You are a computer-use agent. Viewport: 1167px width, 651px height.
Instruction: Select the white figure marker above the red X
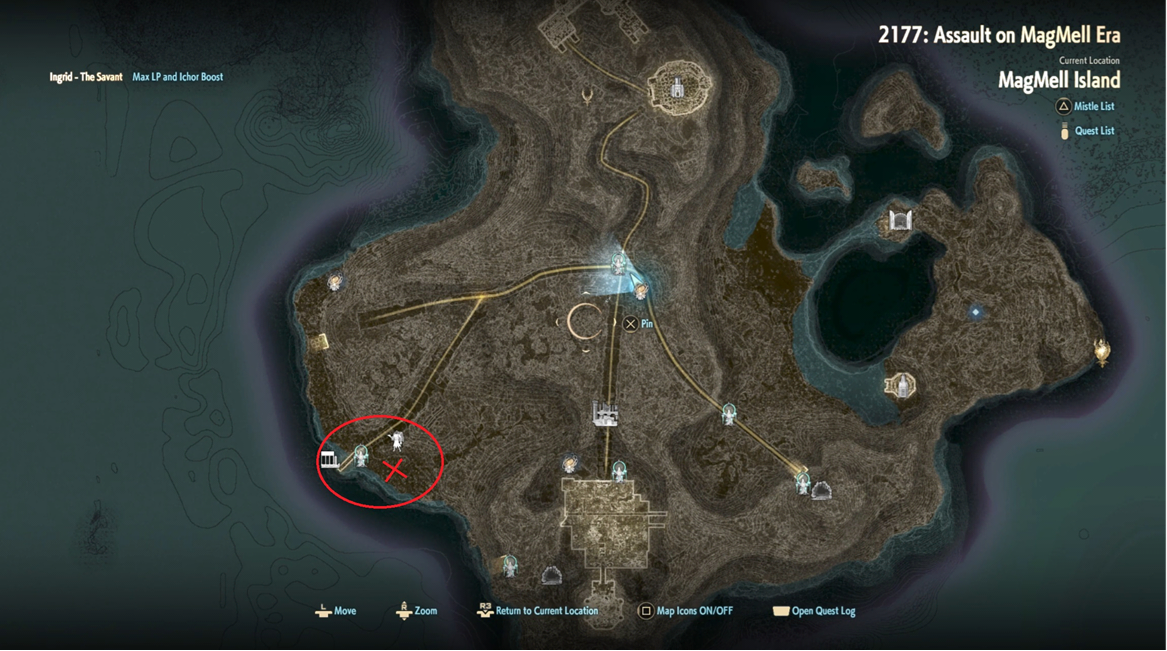[x=397, y=441]
